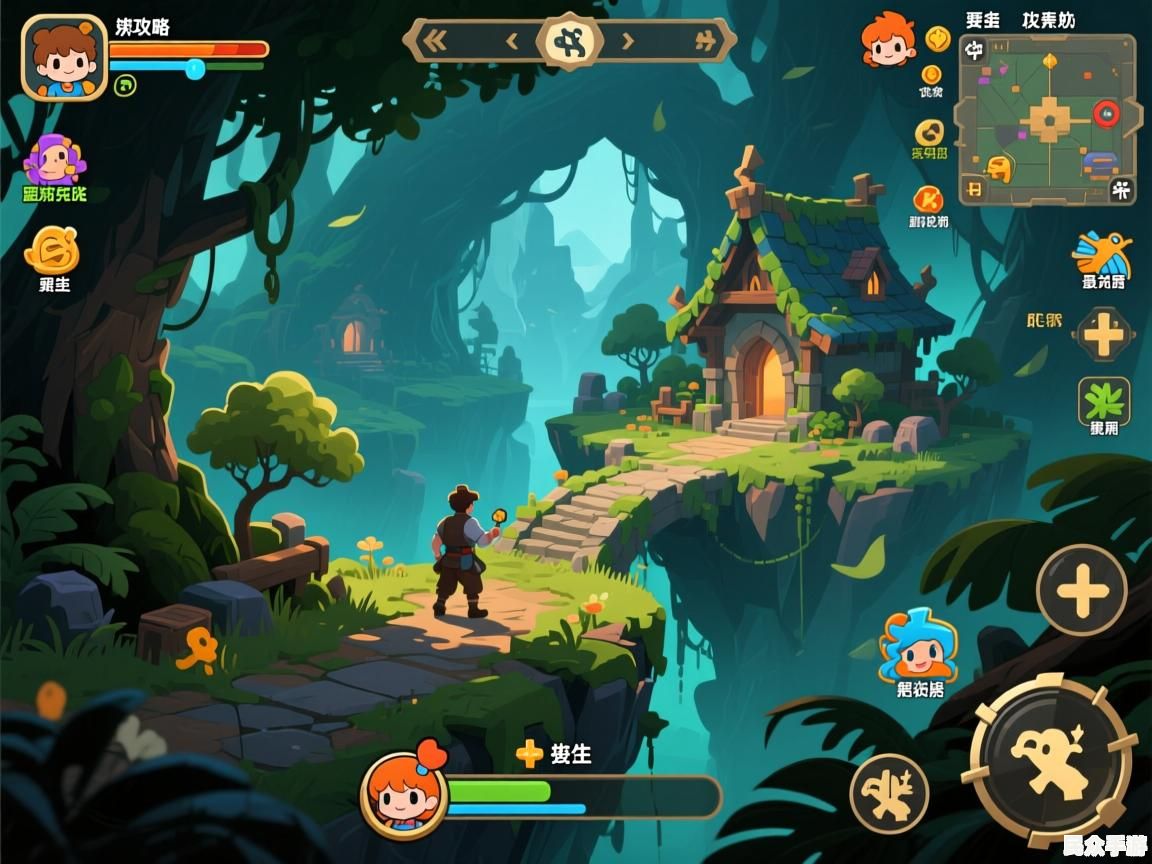Select the orange fish icon on the left
Screen dimensions: 1152x864
point(52,250)
